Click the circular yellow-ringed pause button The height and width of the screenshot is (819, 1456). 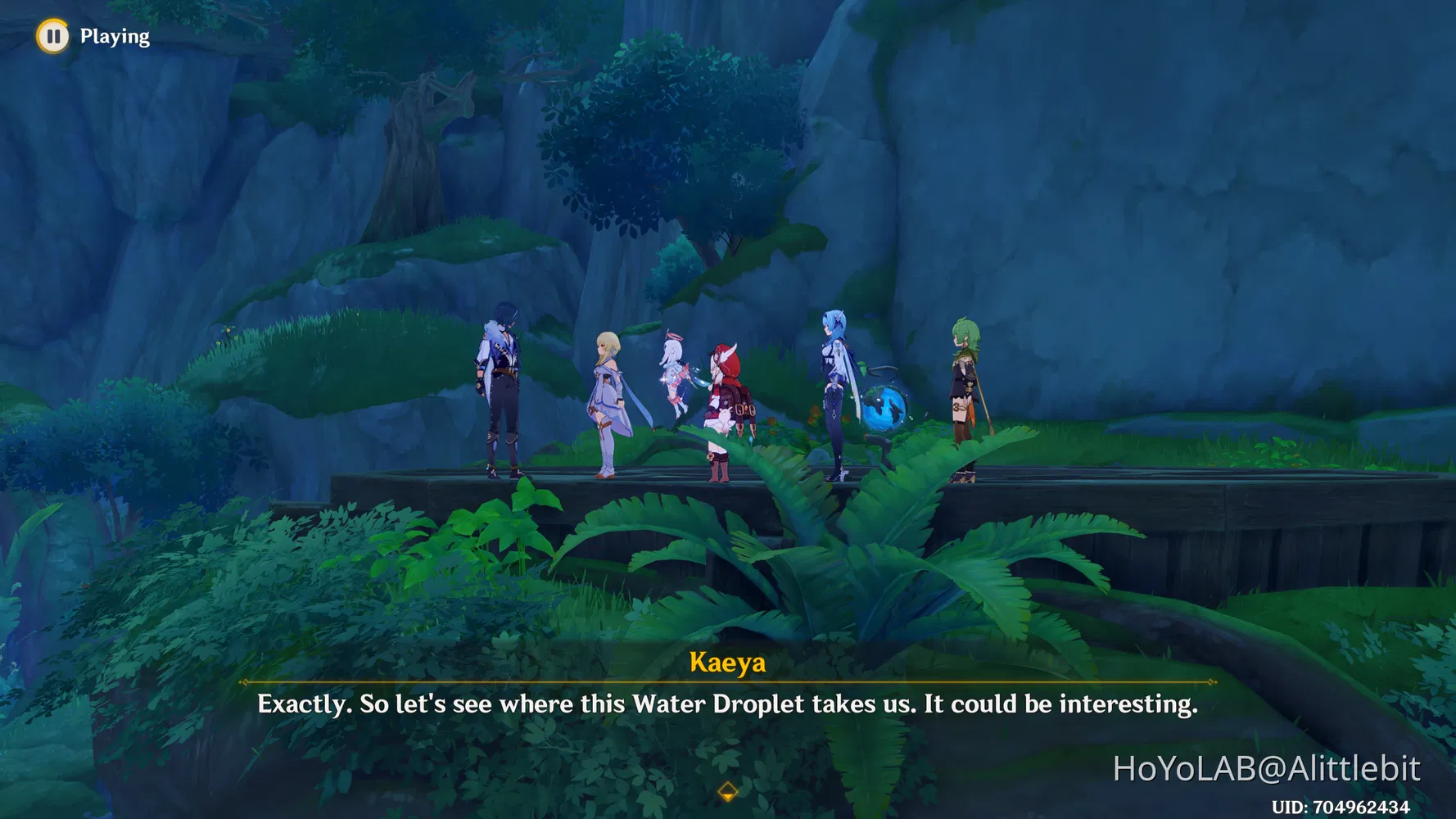click(52, 36)
